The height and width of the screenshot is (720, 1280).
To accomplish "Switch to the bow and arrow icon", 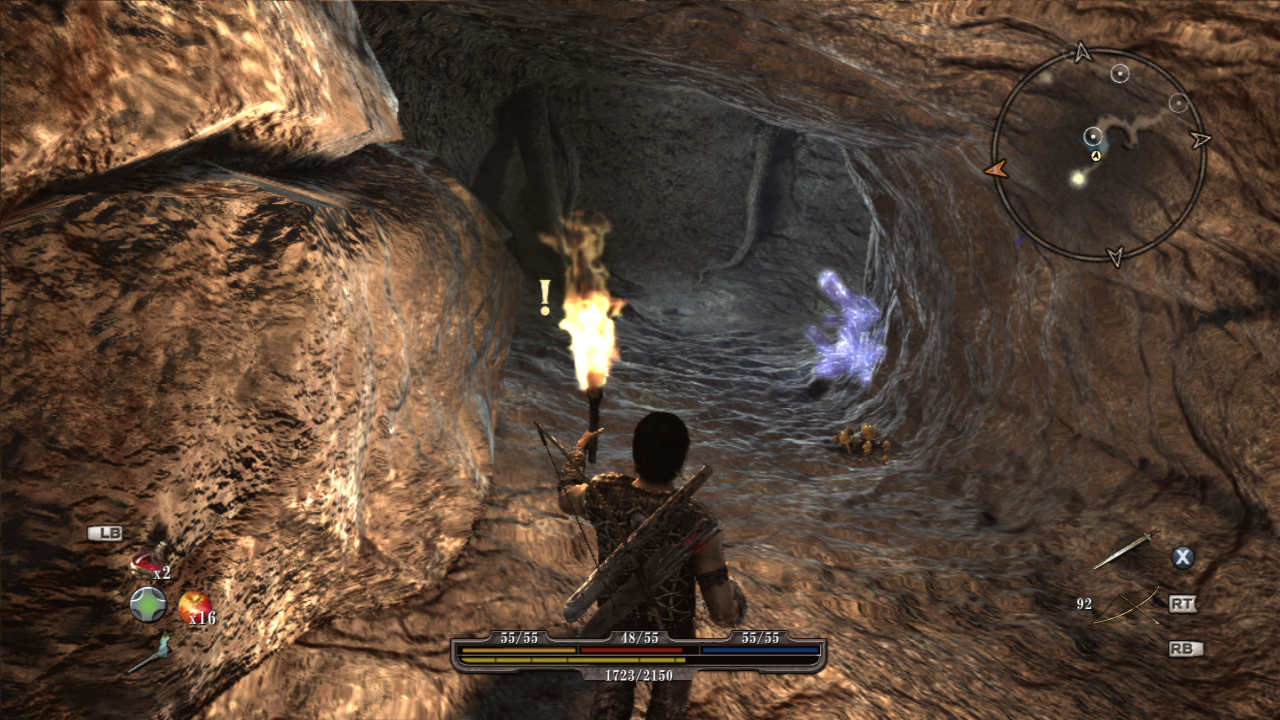I will [1127, 605].
